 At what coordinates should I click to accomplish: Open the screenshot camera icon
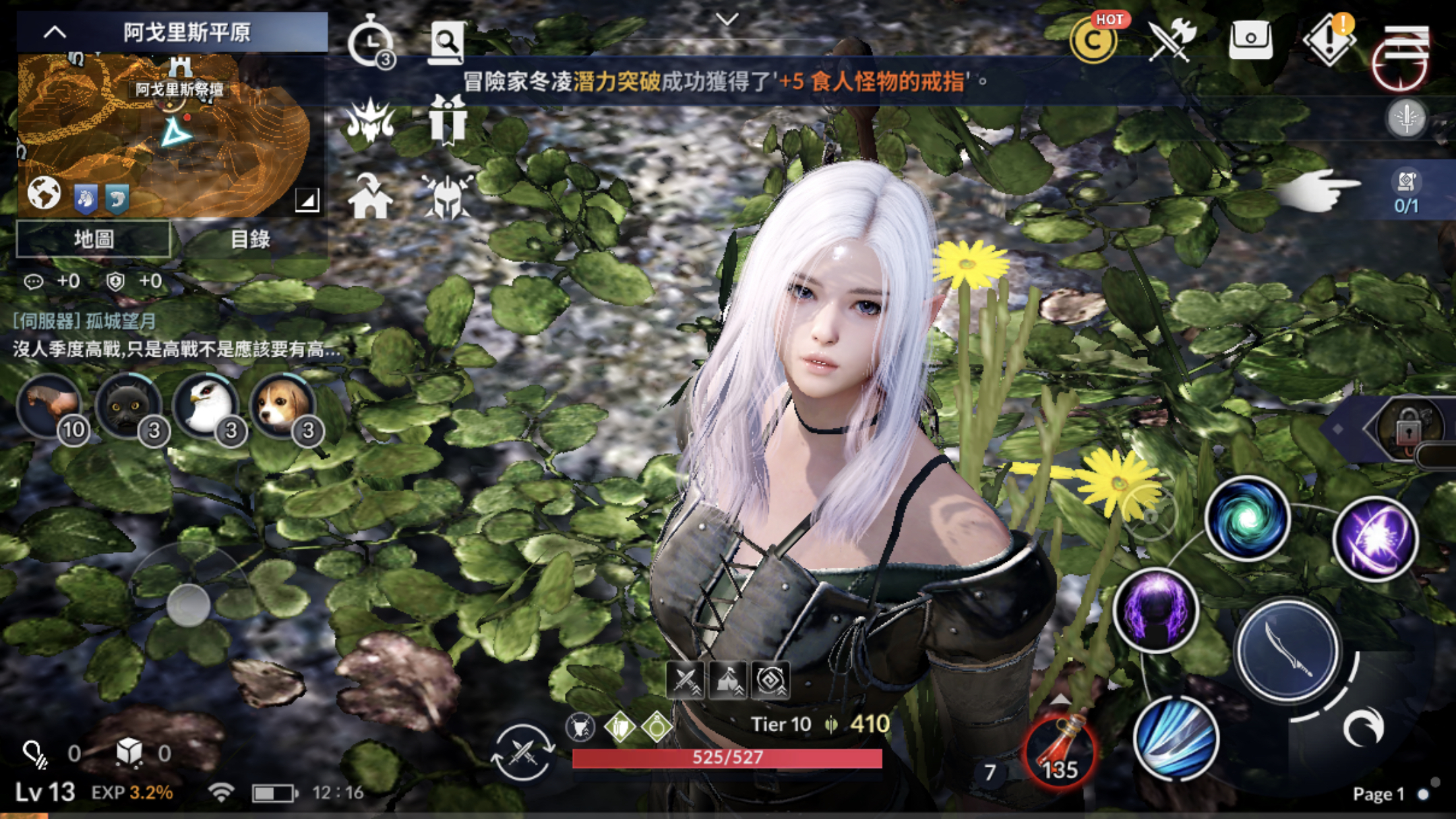tap(1250, 38)
